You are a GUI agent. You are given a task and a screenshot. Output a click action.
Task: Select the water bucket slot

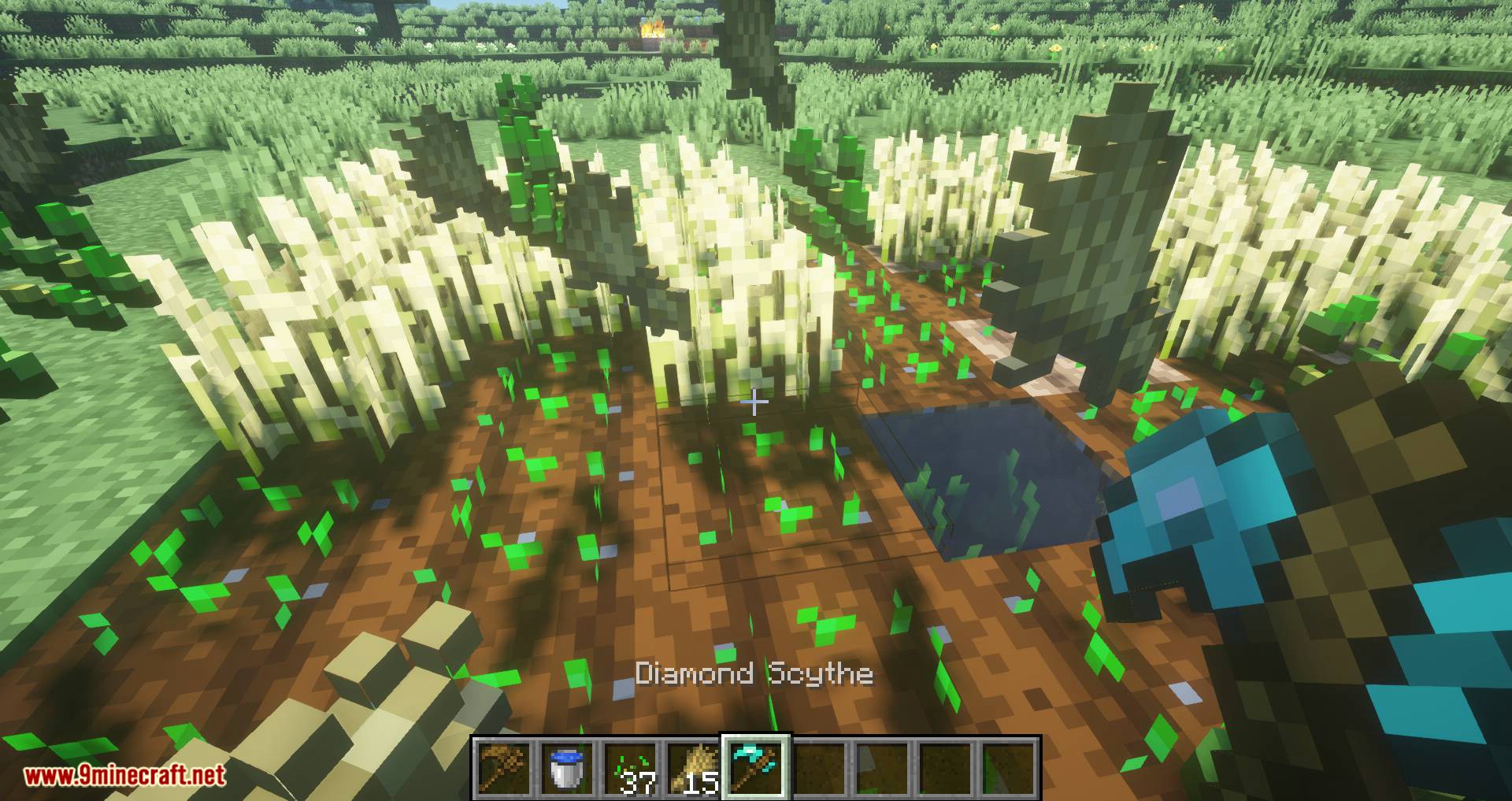(568, 768)
